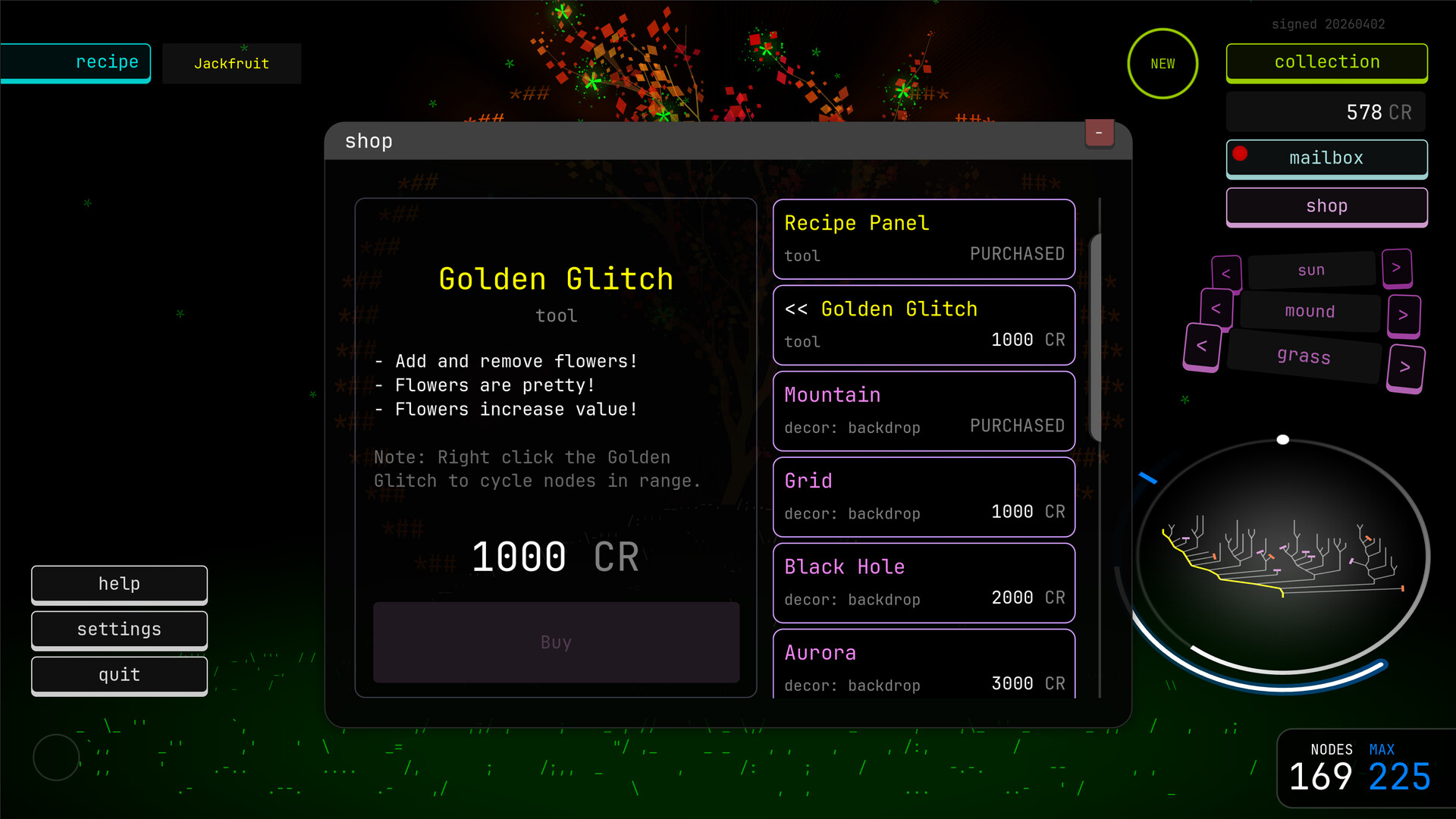The image size is (1456, 819).
Task: Cycle mound backdrop with left arrow
Action: tap(1216, 309)
